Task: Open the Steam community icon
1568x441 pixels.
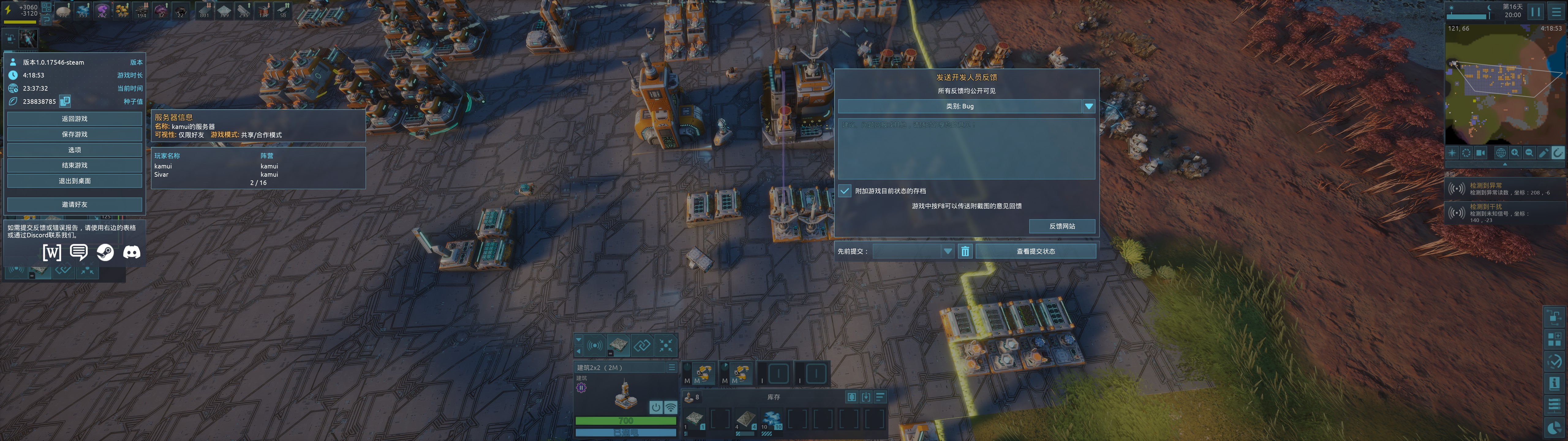Action: [x=105, y=252]
